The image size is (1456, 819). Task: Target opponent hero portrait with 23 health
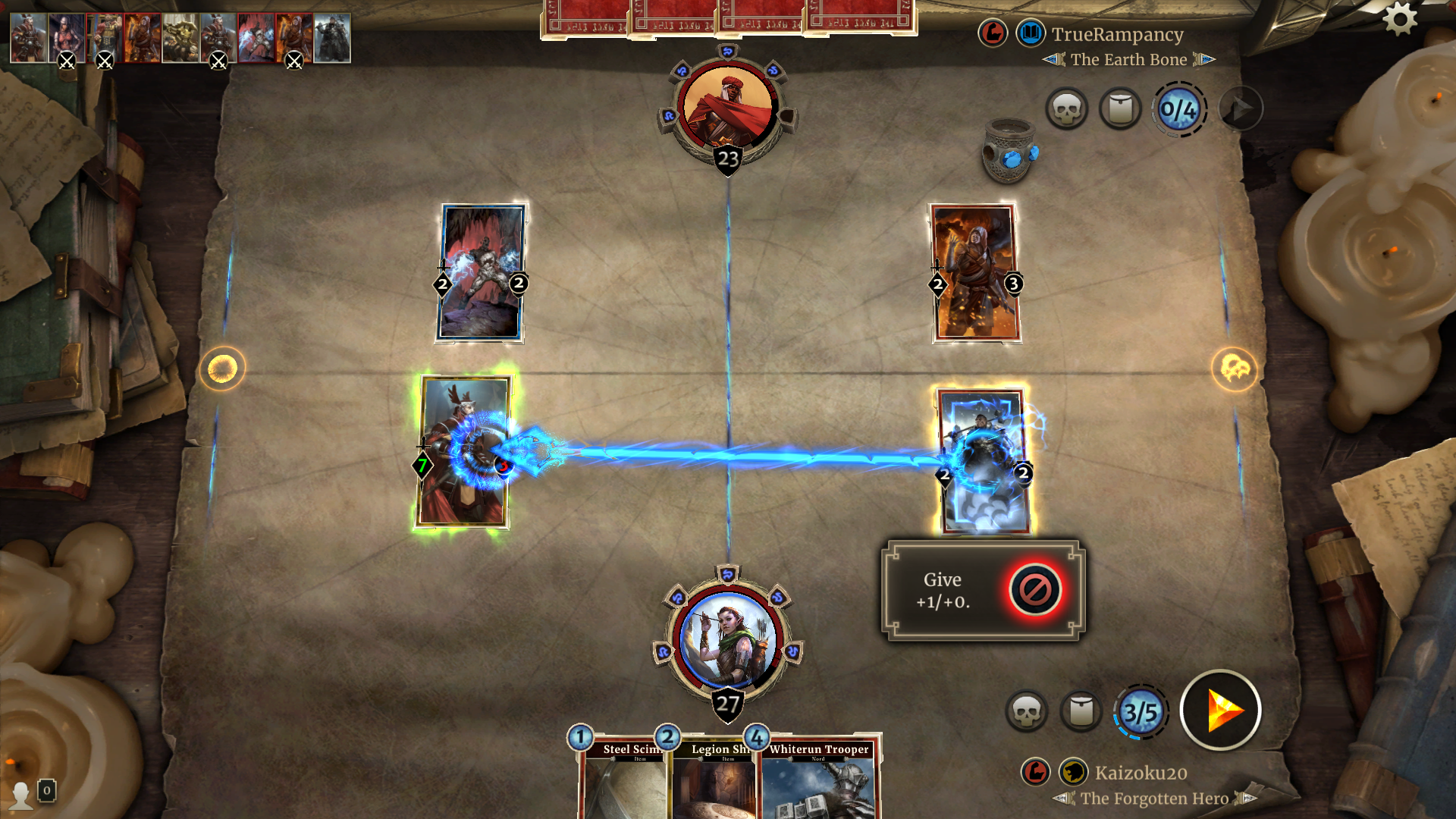coord(727,106)
